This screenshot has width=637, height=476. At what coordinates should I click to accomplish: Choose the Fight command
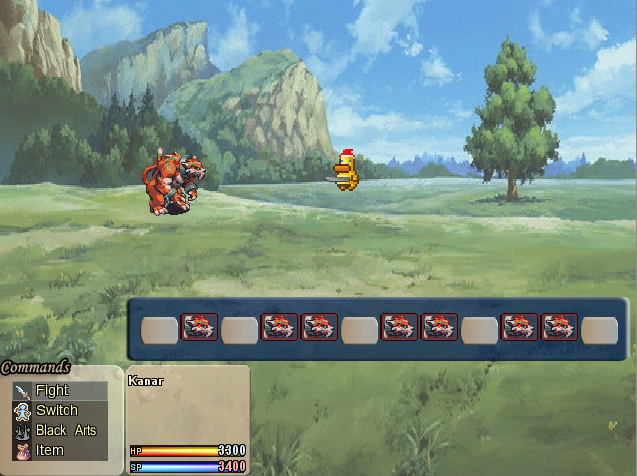point(53,391)
